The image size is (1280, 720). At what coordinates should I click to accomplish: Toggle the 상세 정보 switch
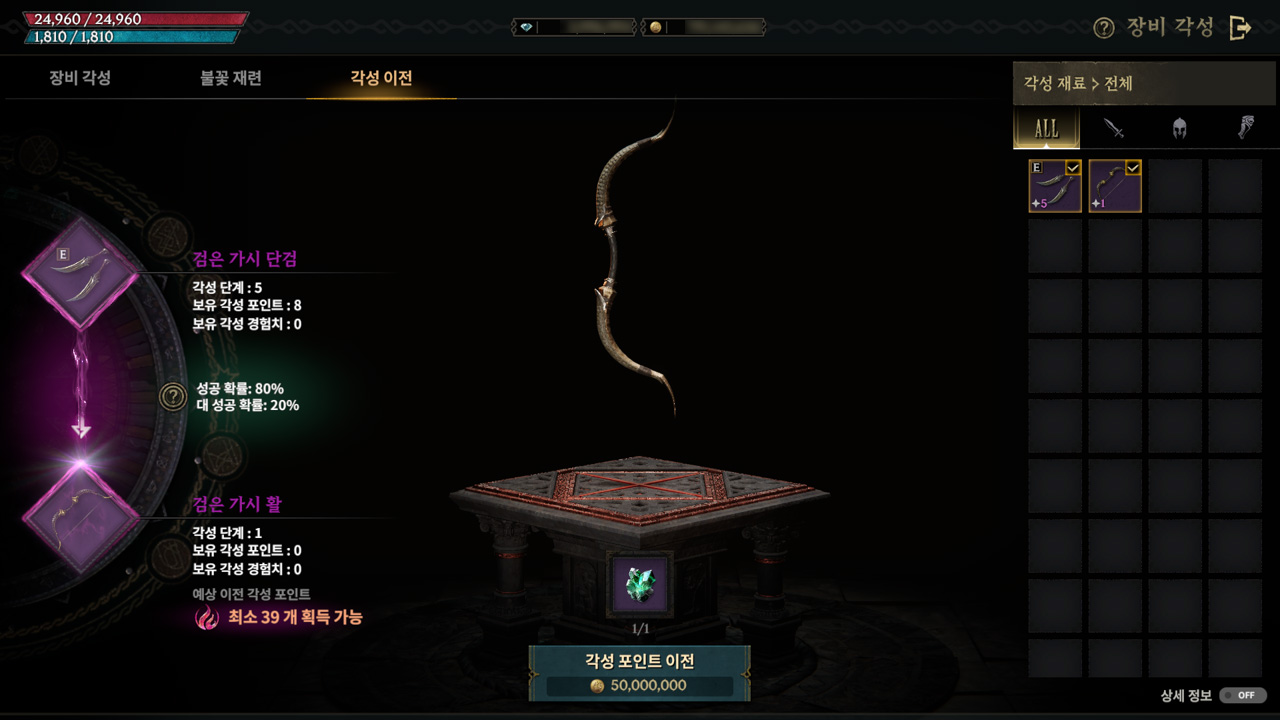pyautogui.click(x=1243, y=695)
